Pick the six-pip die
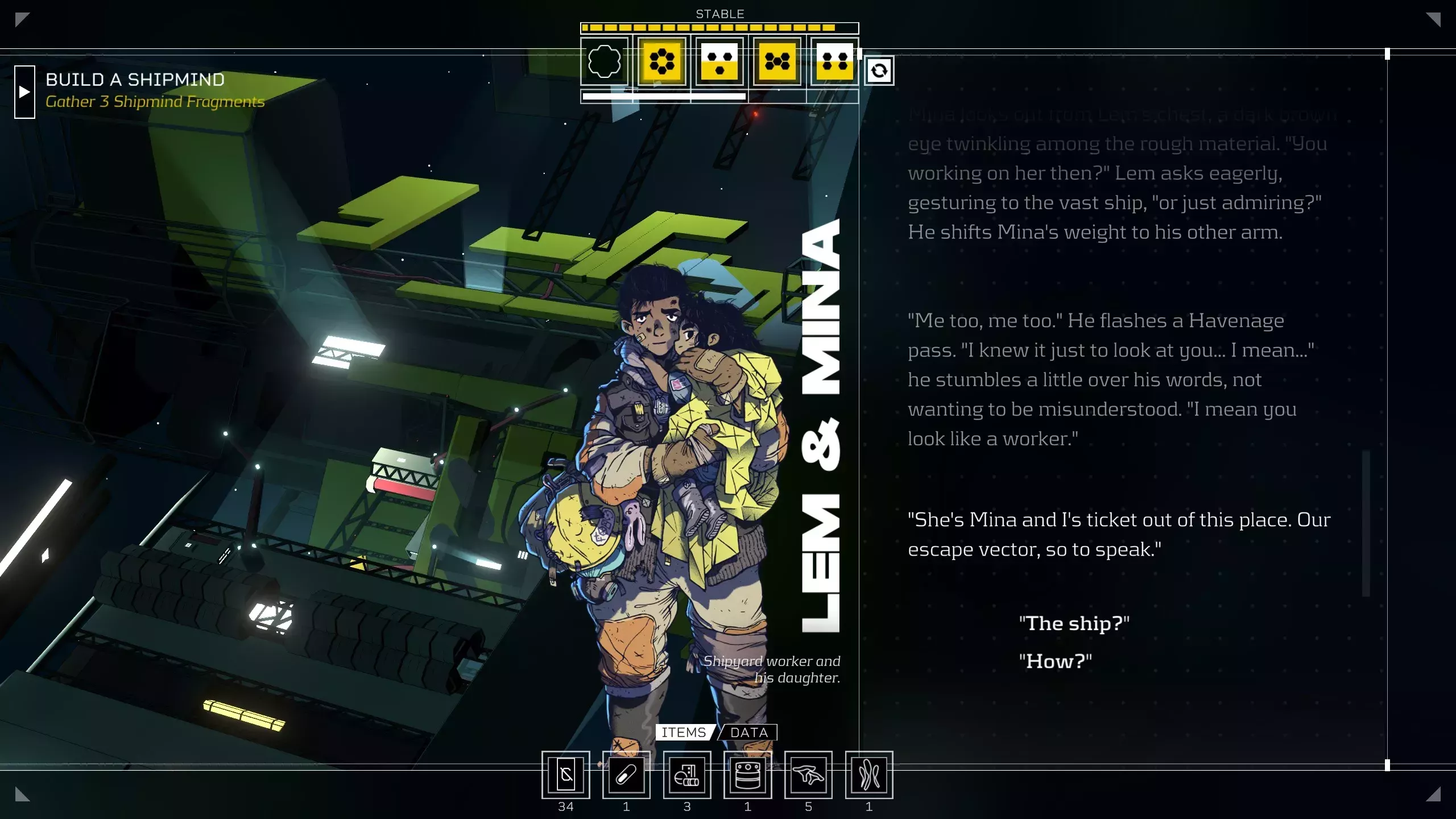This screenshot has height=819, width=1456. point(662,61)
